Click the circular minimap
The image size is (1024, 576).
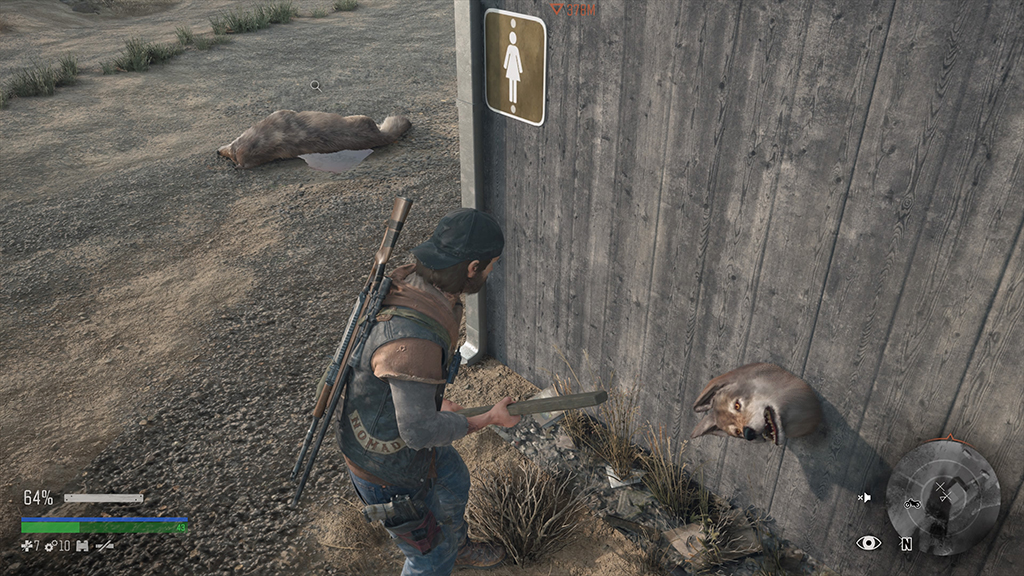click(943, 497)
